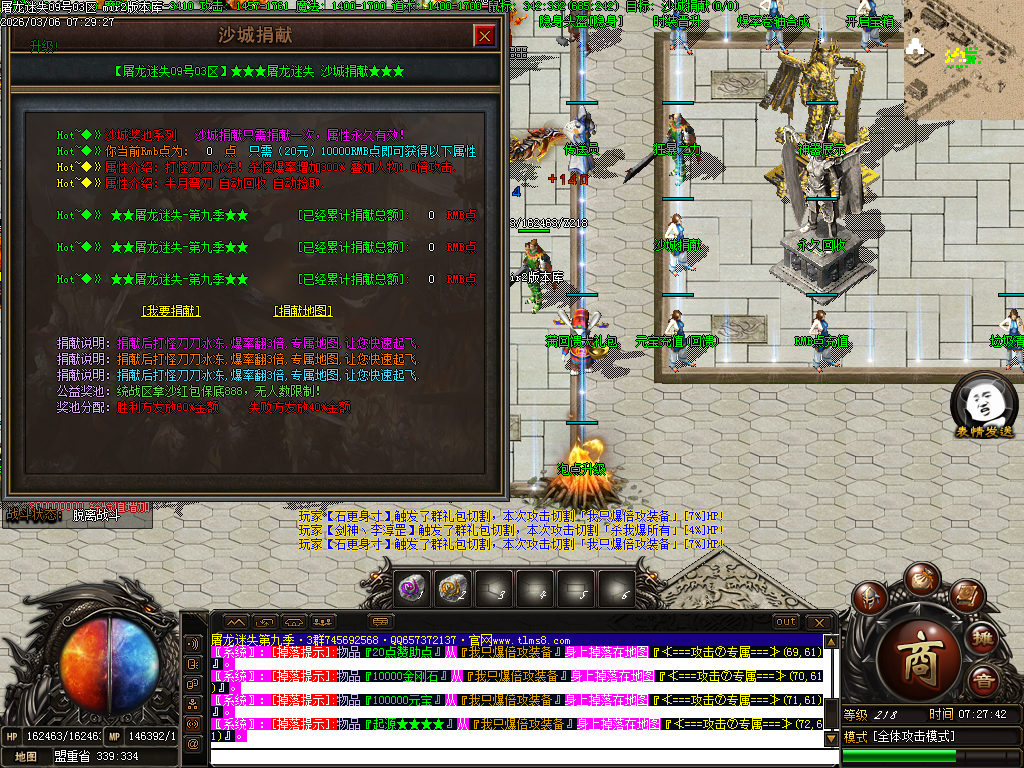Click the chat panel's out button
Screen dimensions: 1024x768
786,622
